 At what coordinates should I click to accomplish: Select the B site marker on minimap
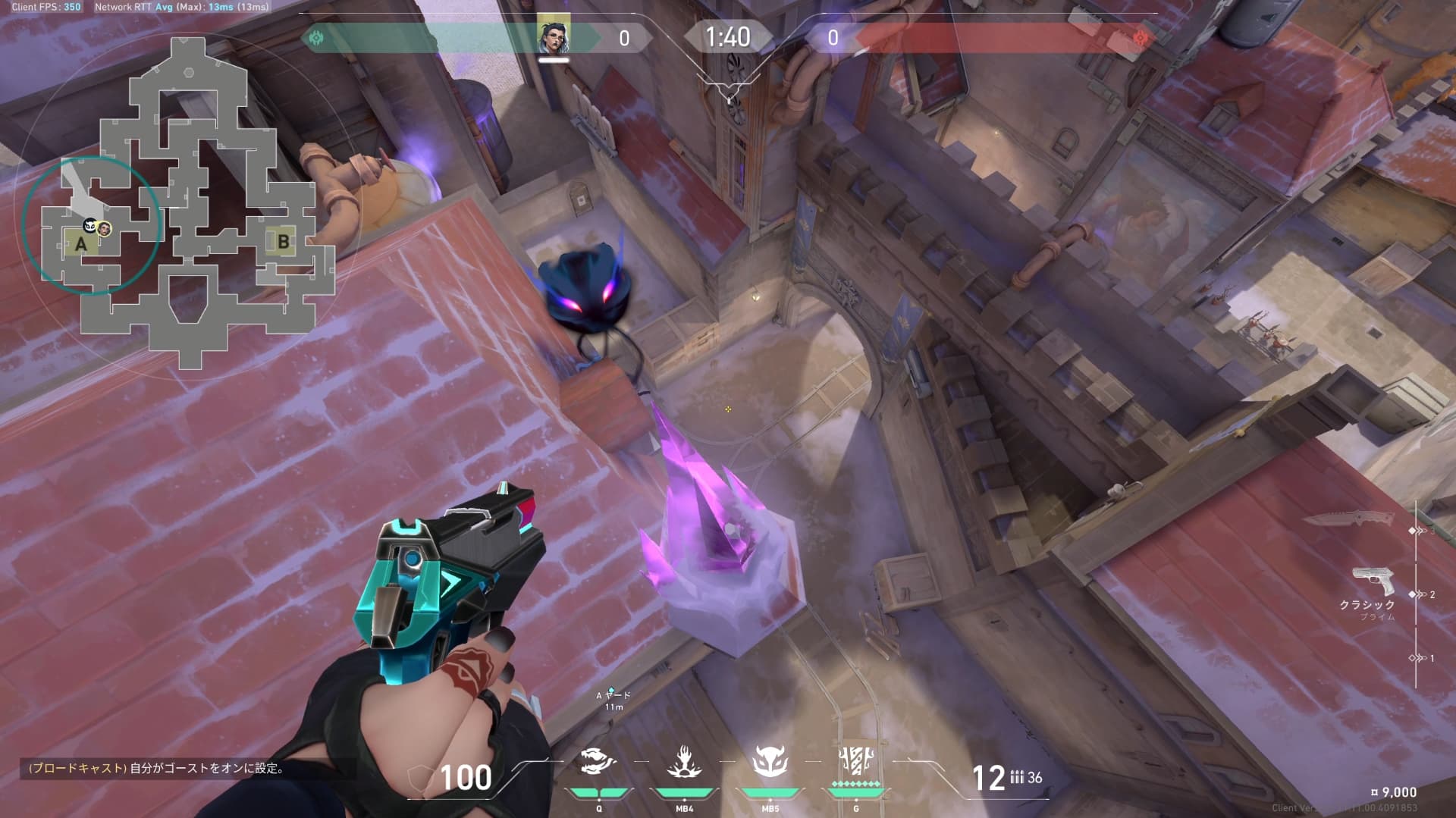tap(283, 242)
